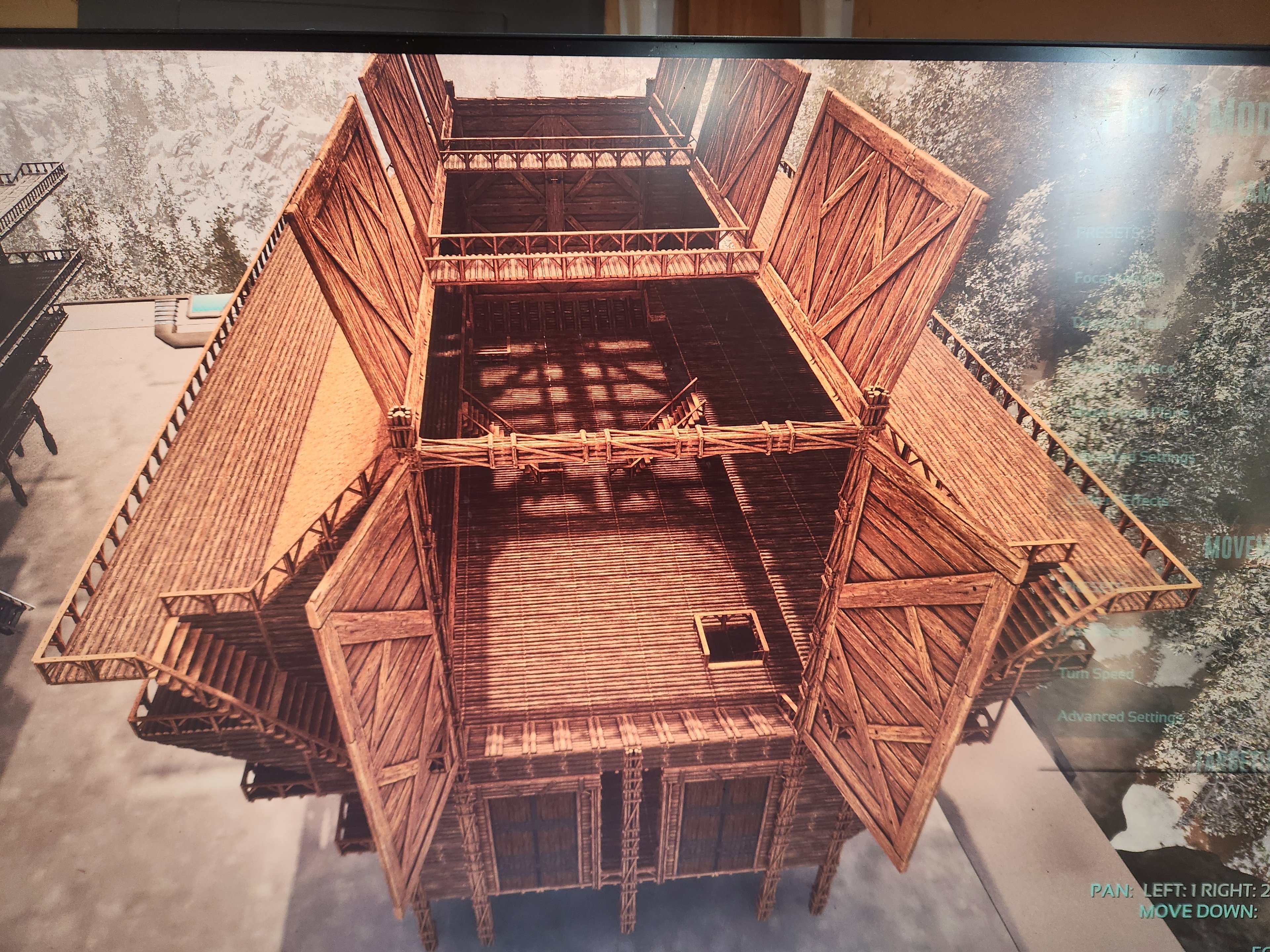Expand Advanced Settings below Turn Speed
This screenshot has height=952, width=1270.
pyautogui.click(x=1120, y=717)
